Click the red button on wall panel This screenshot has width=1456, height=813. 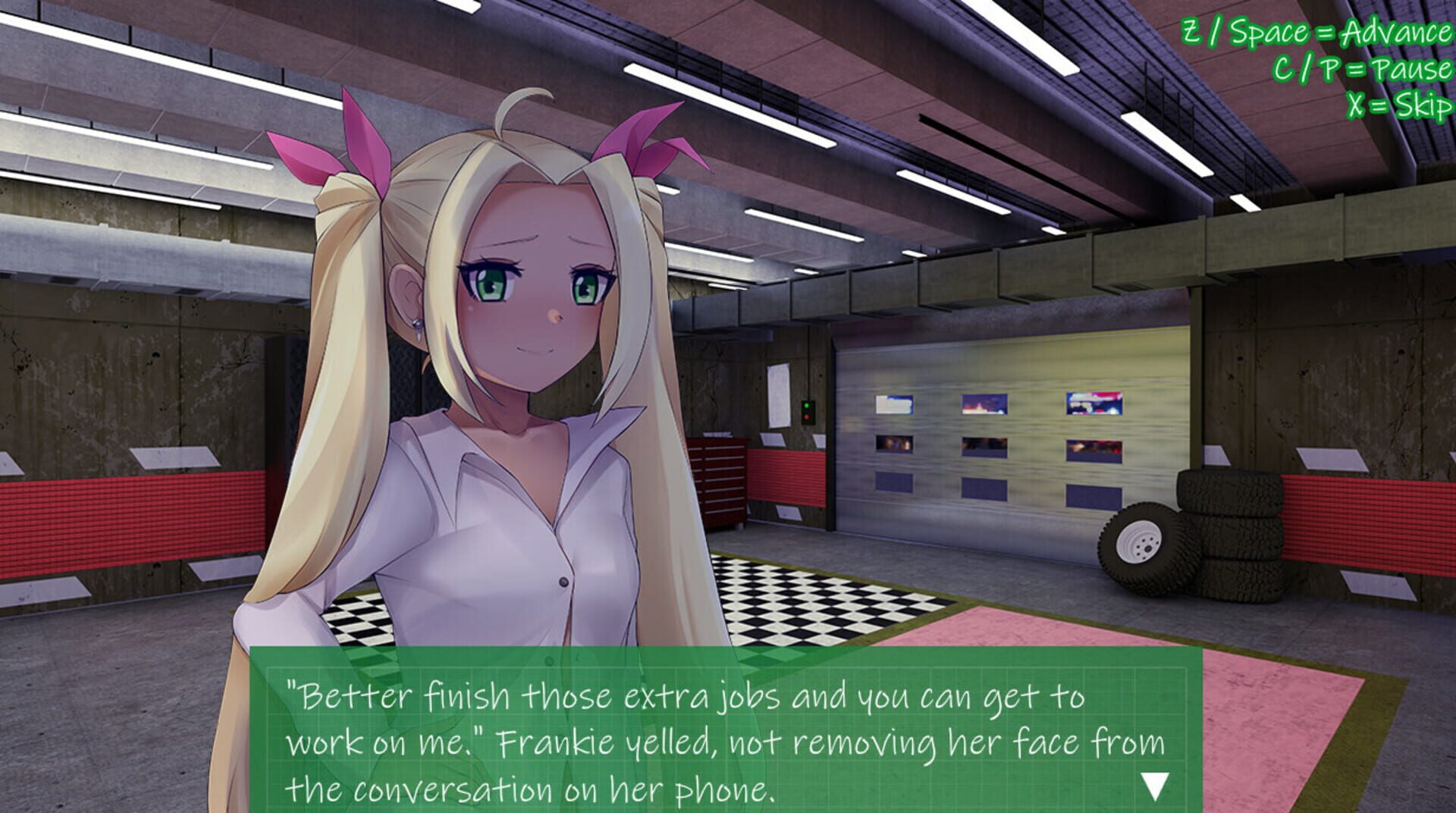[807, 417]
